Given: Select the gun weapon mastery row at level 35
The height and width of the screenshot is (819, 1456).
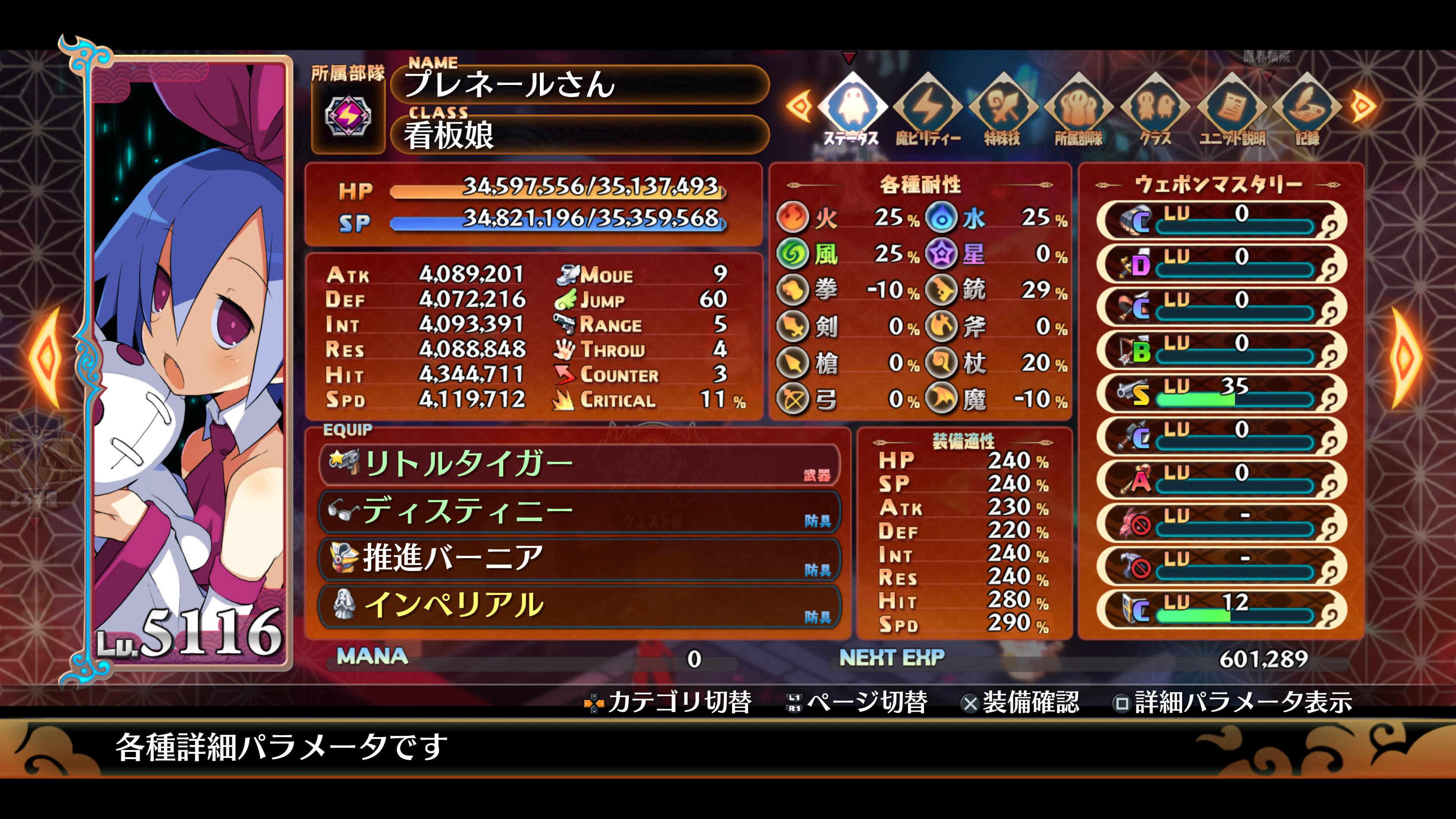Looking at the screenshot, I should click(x=1221, y=393).
